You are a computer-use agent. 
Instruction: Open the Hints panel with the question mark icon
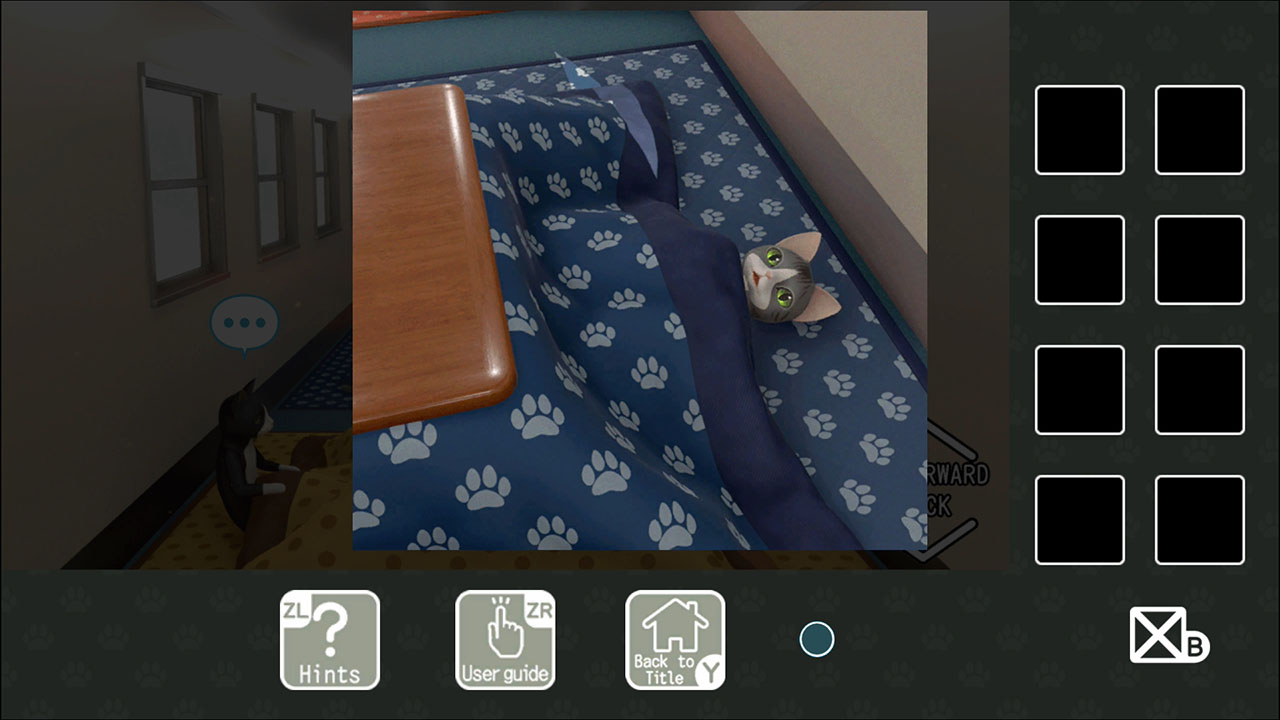[330, 640]
